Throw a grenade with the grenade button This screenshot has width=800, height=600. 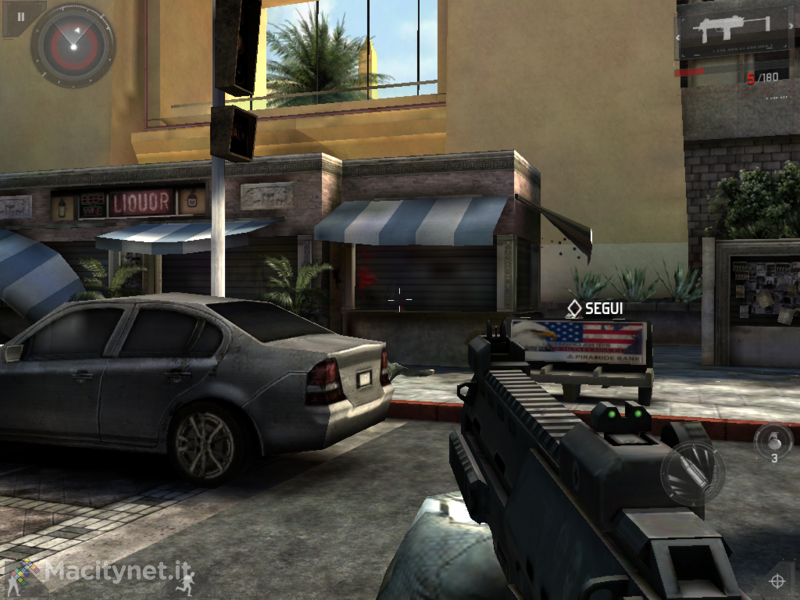(x=772, y=441)
